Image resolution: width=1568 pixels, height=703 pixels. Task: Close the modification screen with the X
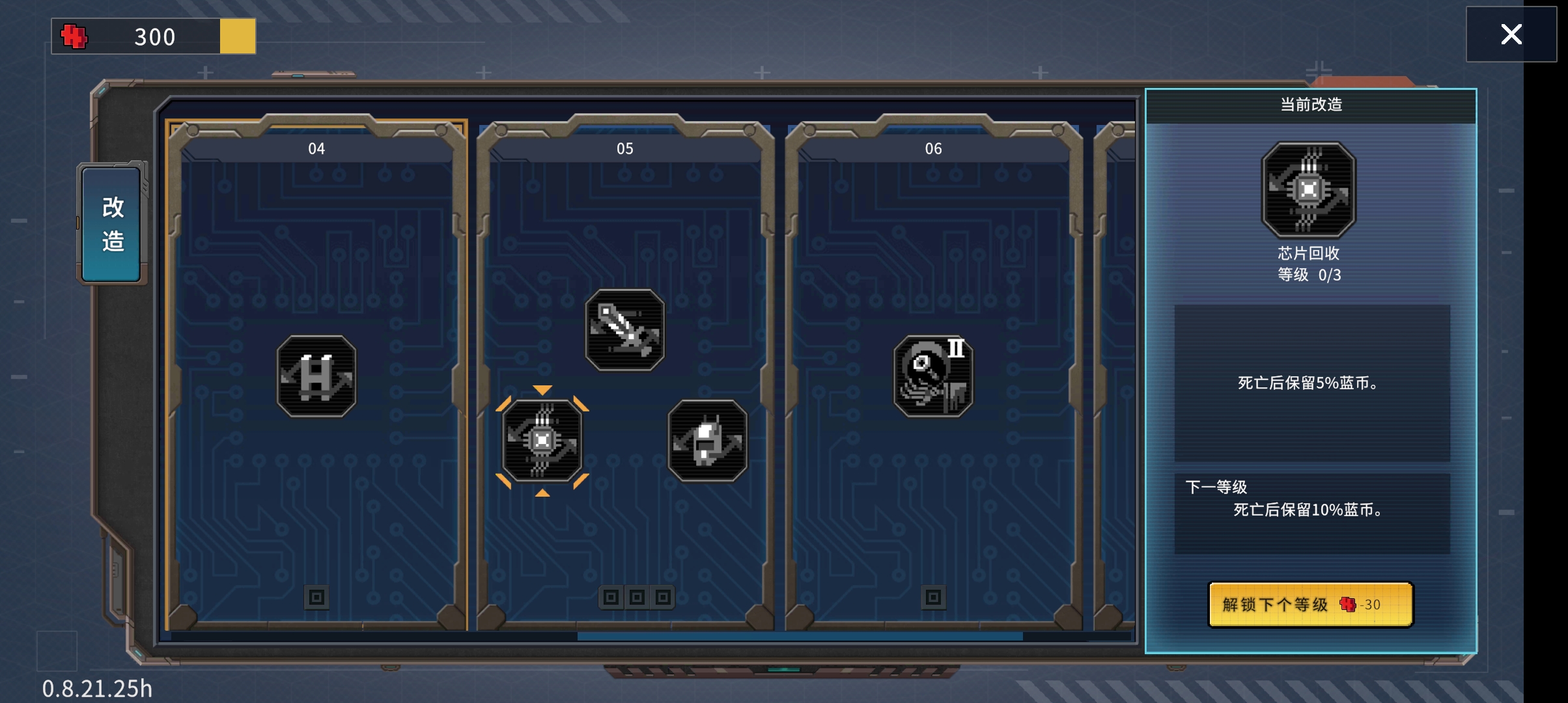(1511, 34)
